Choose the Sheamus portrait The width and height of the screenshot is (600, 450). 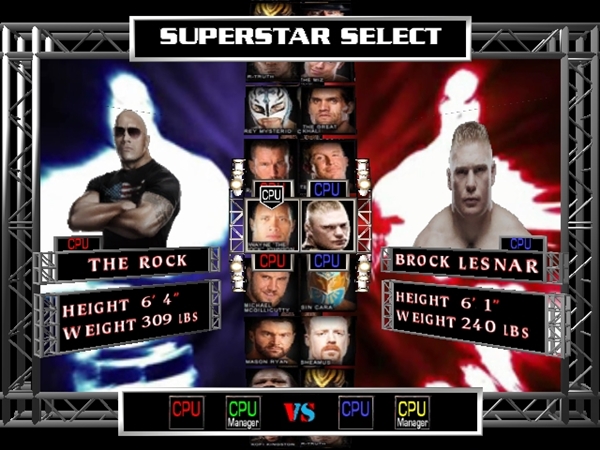tap(329, 340)
